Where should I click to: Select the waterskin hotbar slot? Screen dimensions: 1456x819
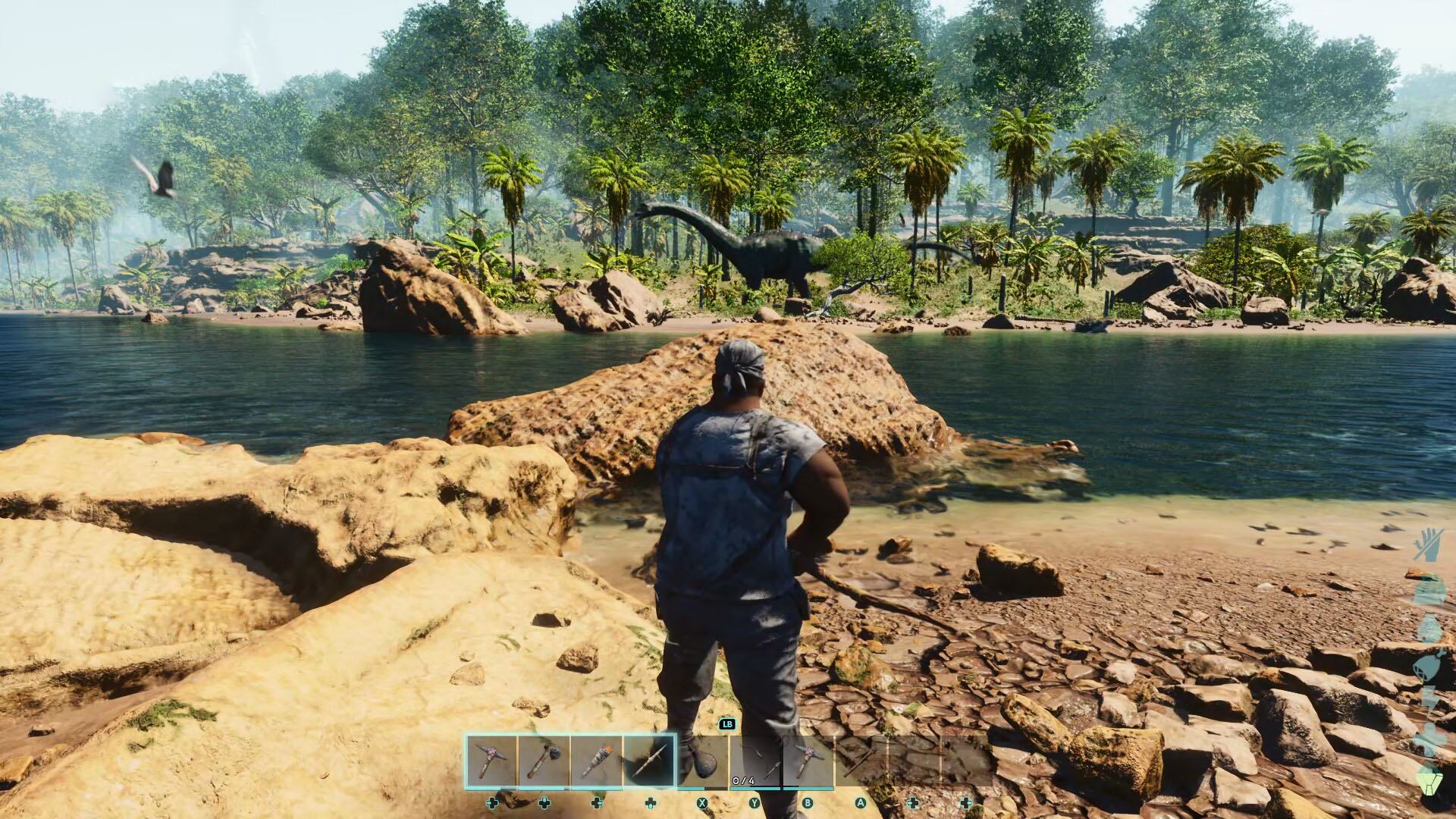(x=703, y=761)
